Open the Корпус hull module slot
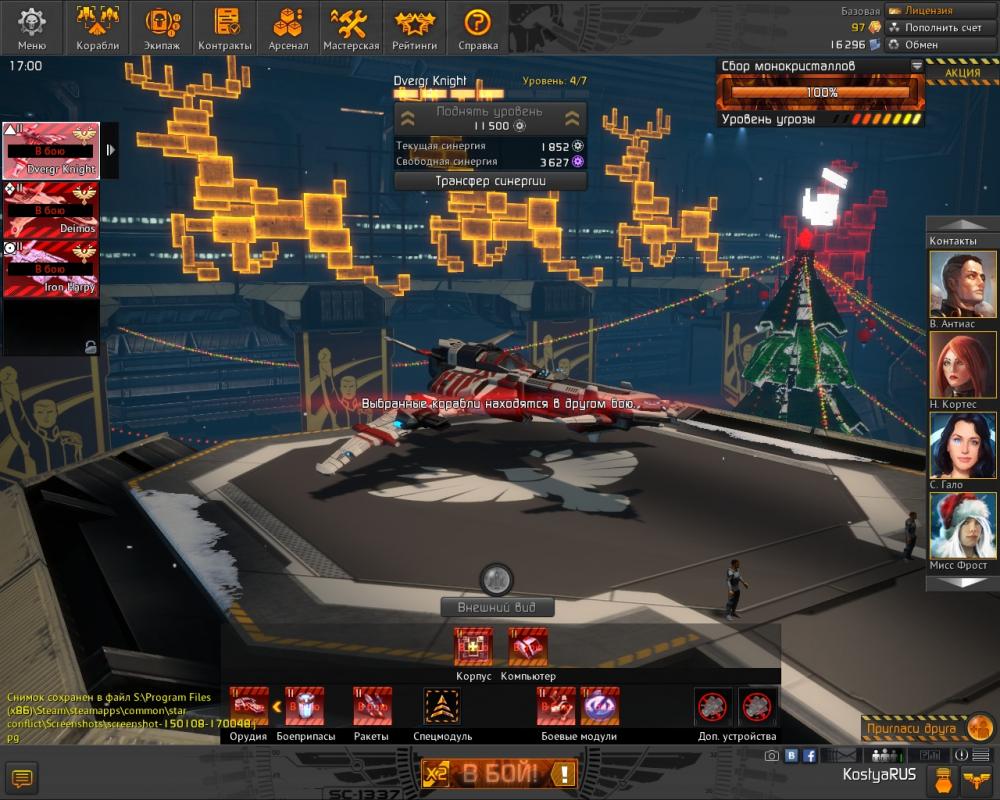The width and height of the screenshot is (1000, 800). 473,647
